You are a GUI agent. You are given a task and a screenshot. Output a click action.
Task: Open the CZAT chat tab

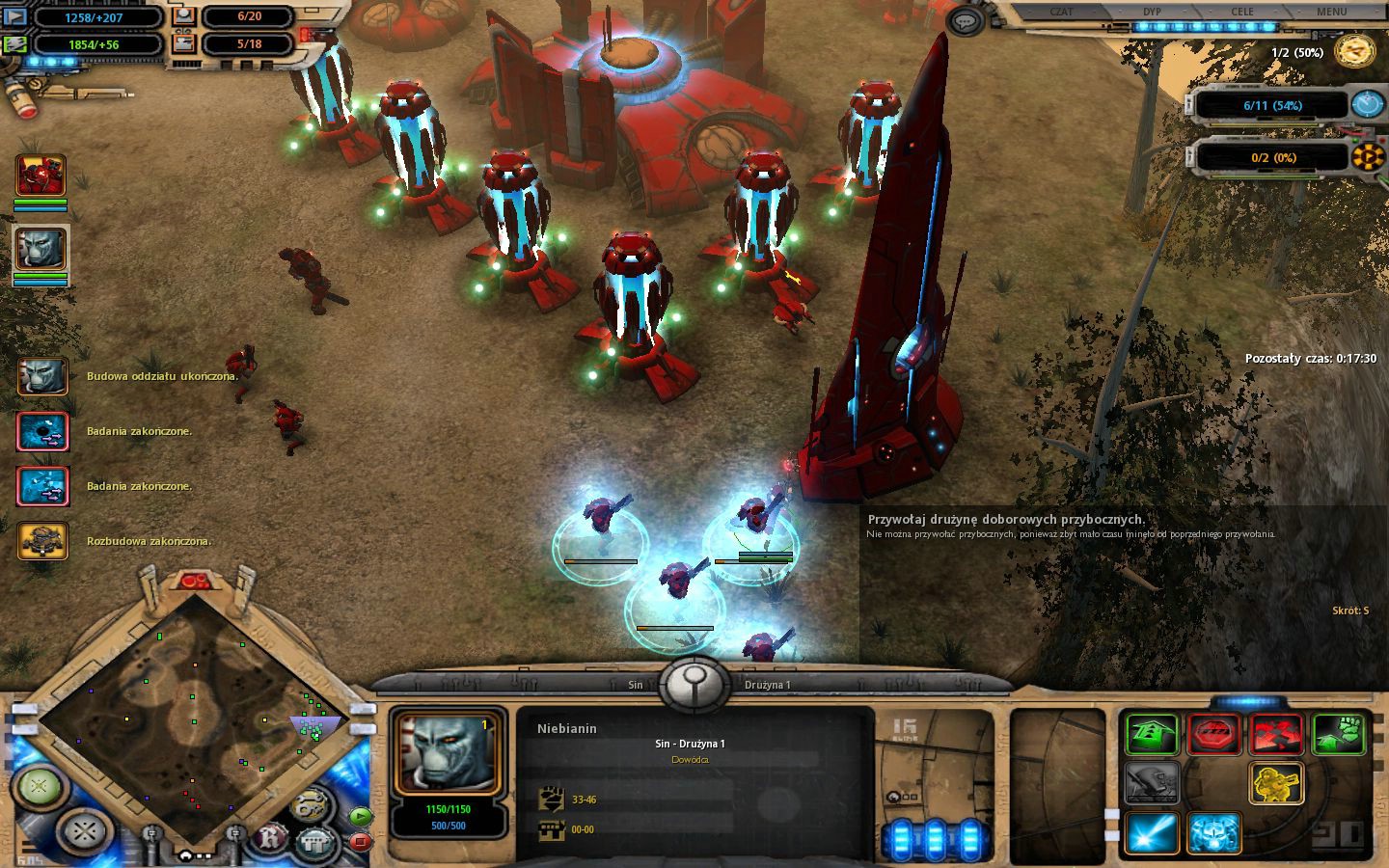tap(1061, 12)
